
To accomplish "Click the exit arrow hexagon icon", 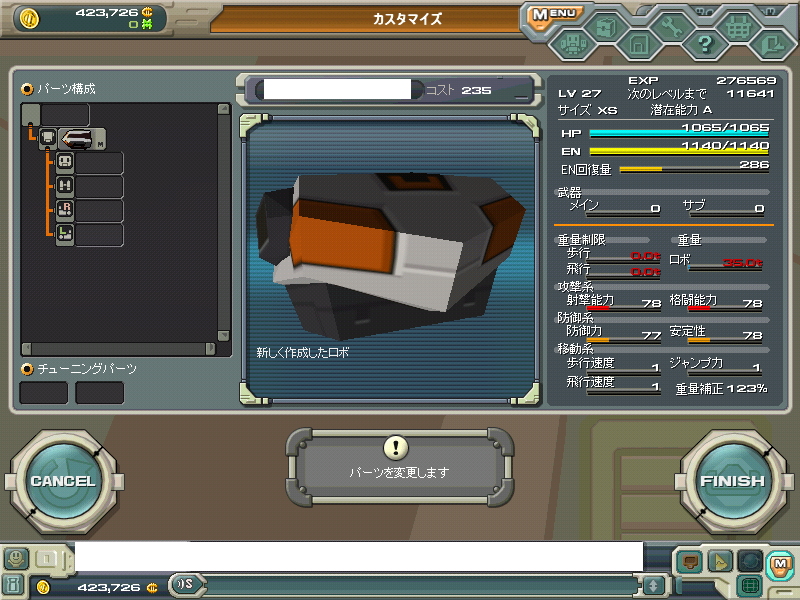I will coord(771,43).
